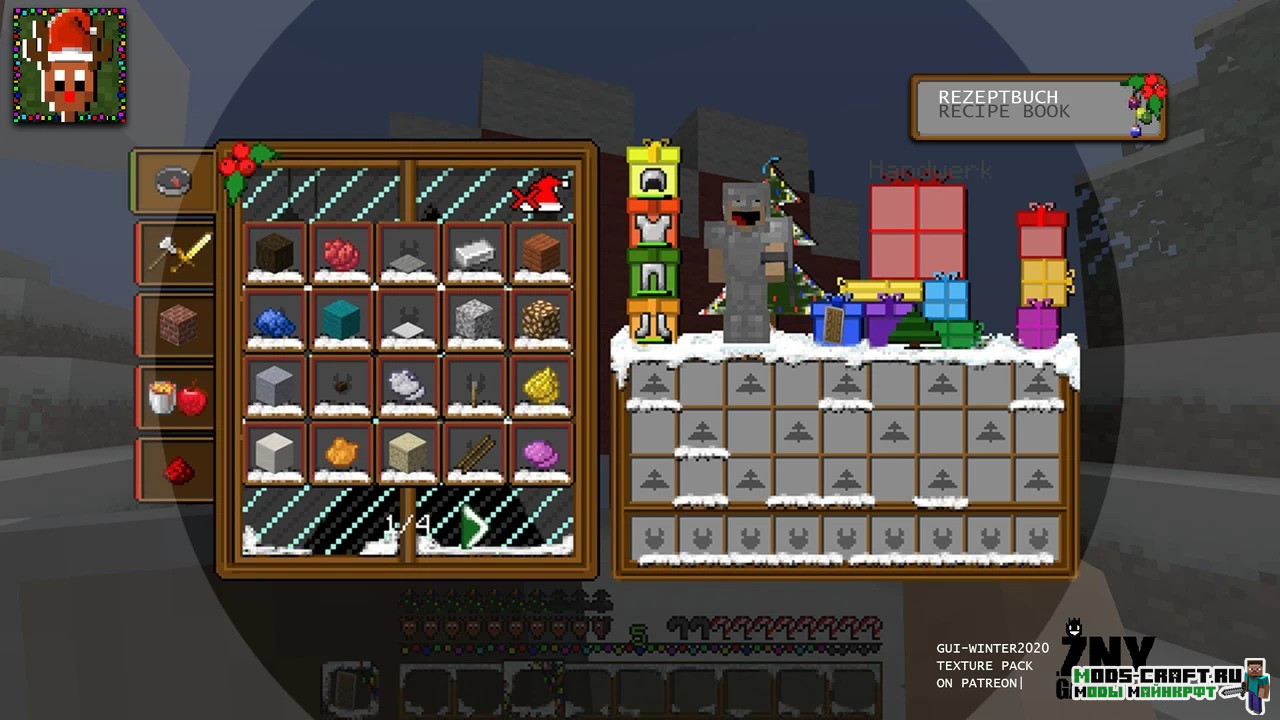Open the compass search-all recipe tab
This screenshot has width=1280, height=720.
tap(174, 182)
